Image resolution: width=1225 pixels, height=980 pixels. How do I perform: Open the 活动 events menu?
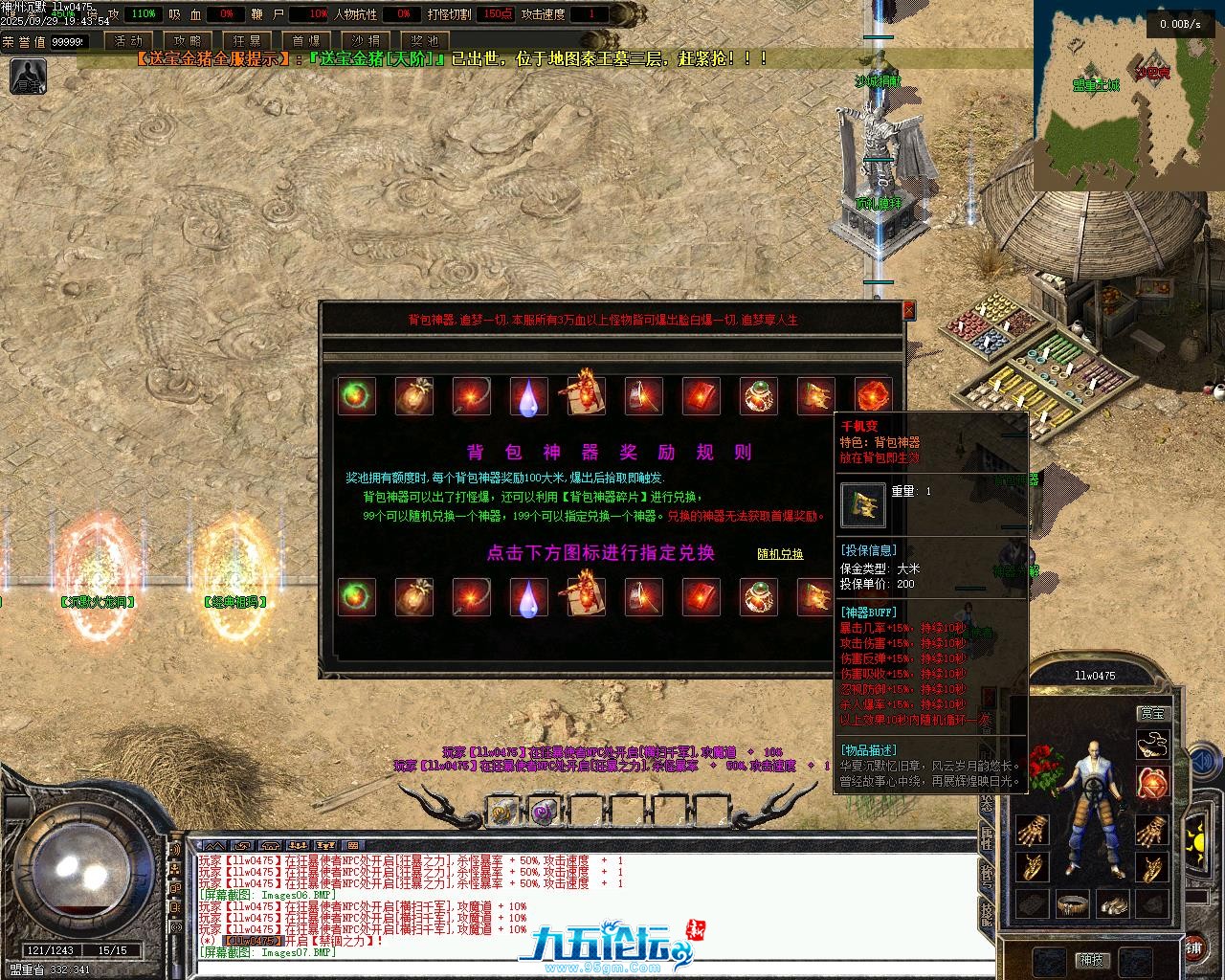pyautogui.click(x=128, y=41)
